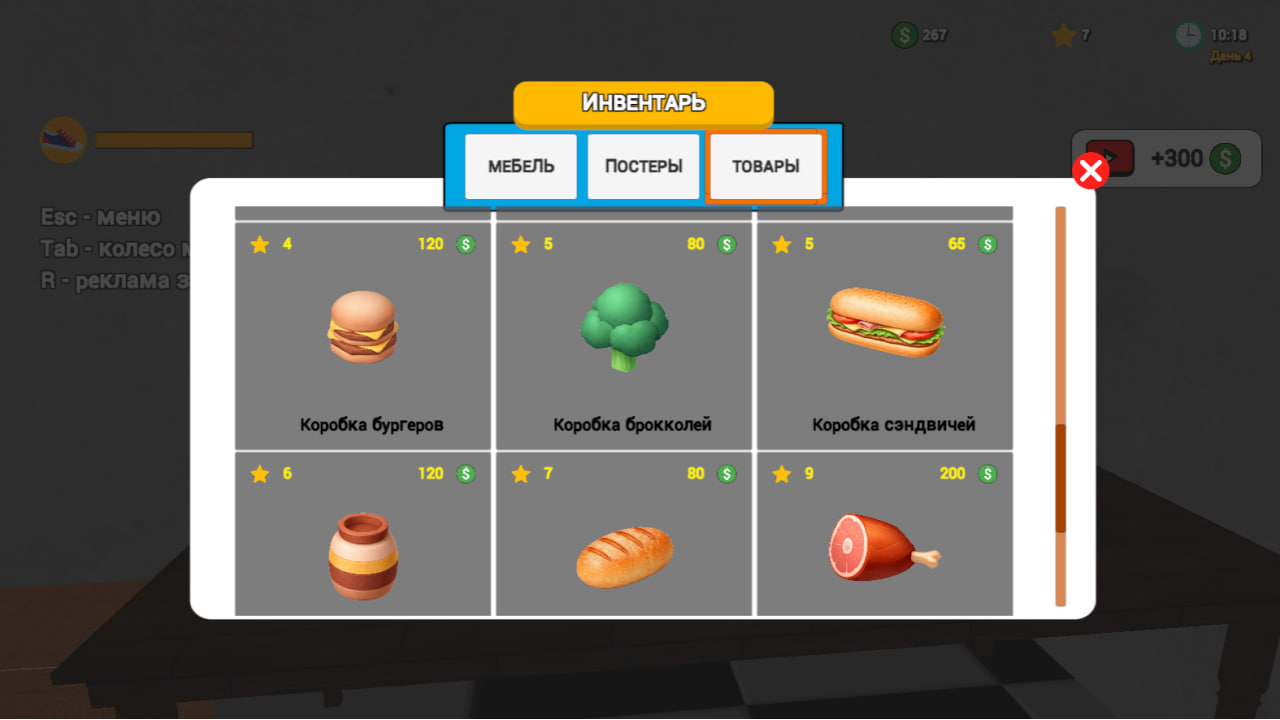Click the yellow progress bar near the sneaker
This screenshot has height=720, width=1280.
coord(174,138)
